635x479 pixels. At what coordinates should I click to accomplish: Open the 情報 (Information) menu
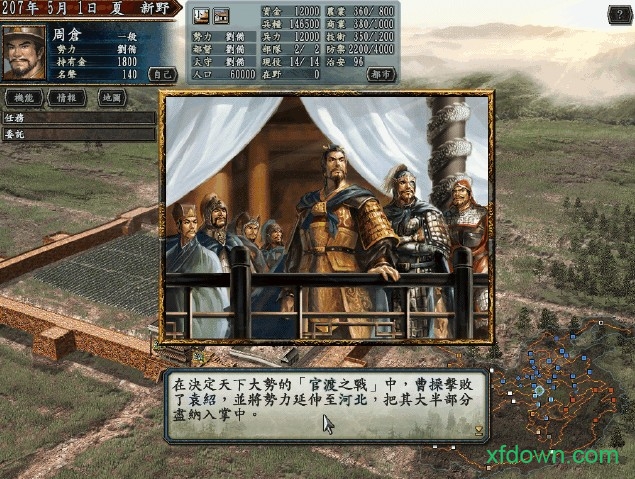[x=72, y=98]
